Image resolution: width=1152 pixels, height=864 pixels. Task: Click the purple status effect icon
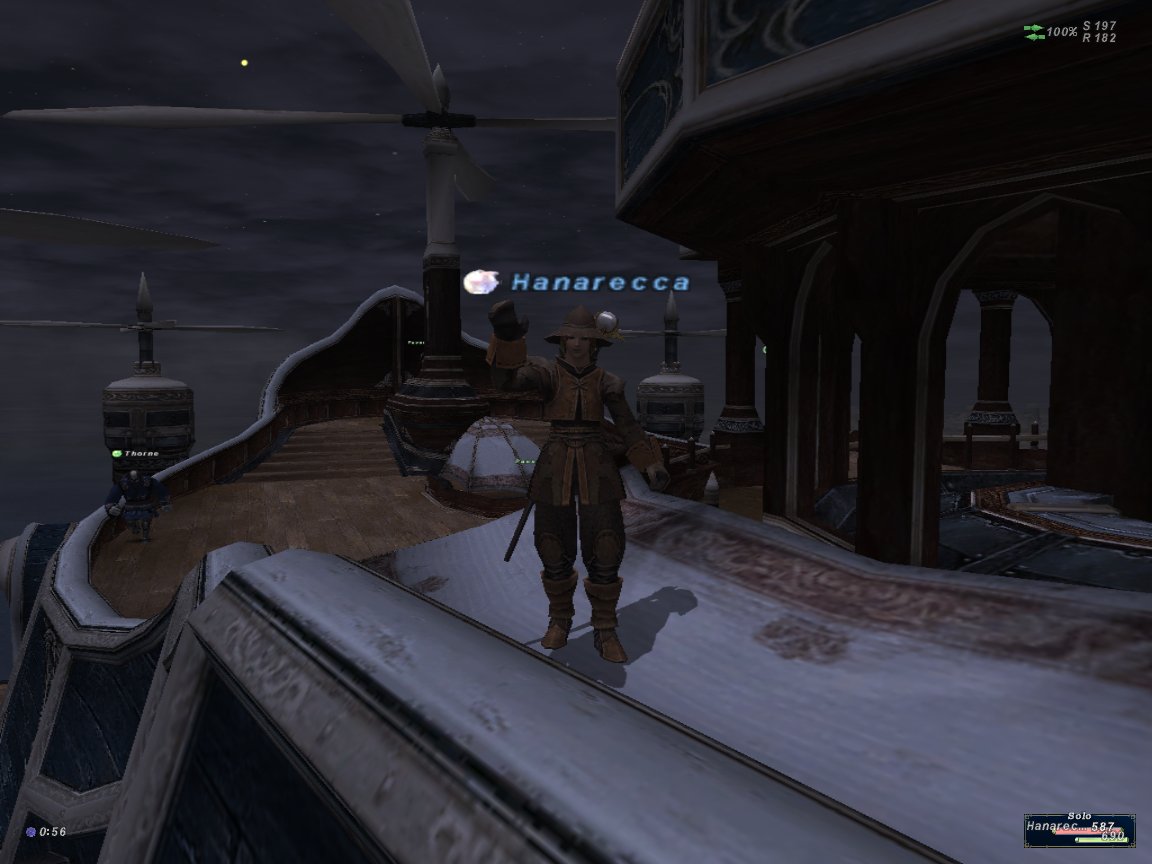[x=31, y=831]
